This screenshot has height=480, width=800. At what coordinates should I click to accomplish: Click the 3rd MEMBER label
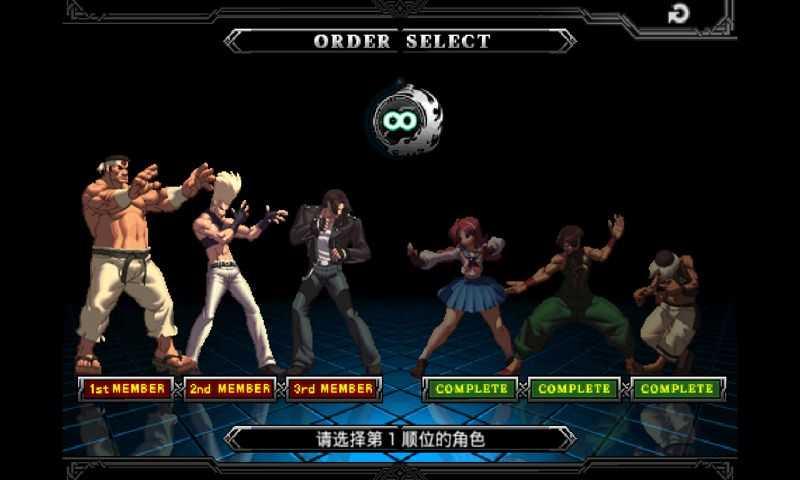click(x=334, y=388)
